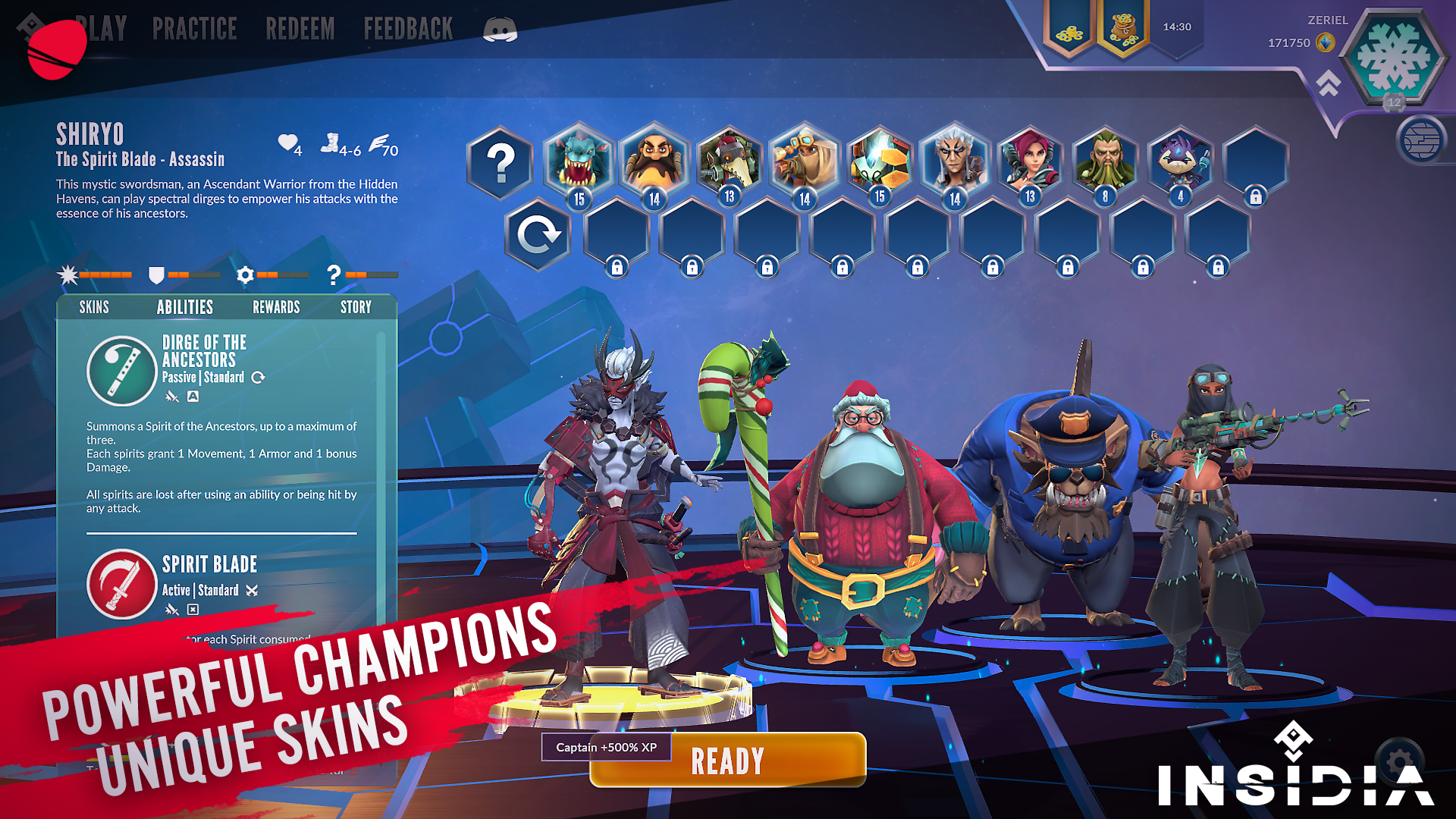Image resolution: width=1456 pixels, height=819 pixels.
Task: Open the Practice menu
Action: pyautogui.click(x=194, y=30)
